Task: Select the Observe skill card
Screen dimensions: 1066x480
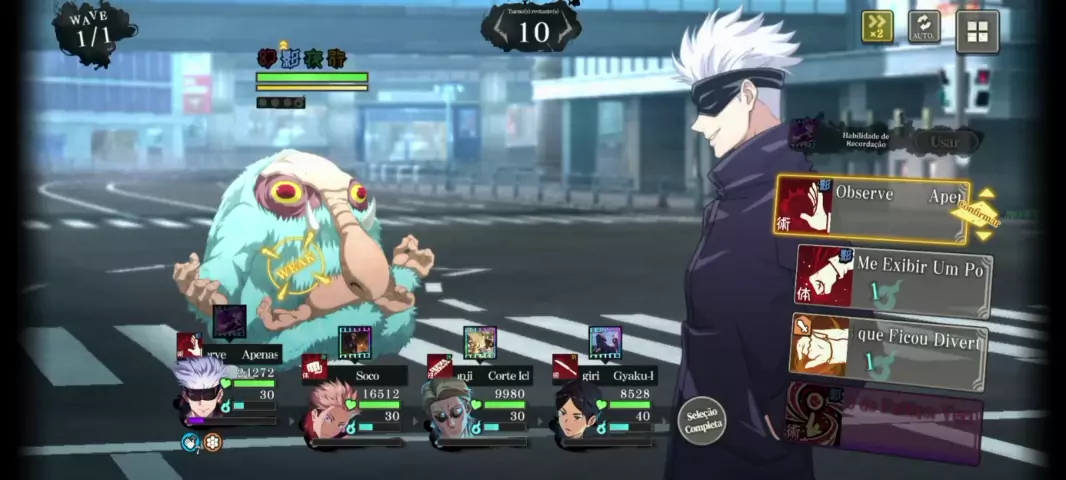Action: pyautogui.click(x=870, y=209)
